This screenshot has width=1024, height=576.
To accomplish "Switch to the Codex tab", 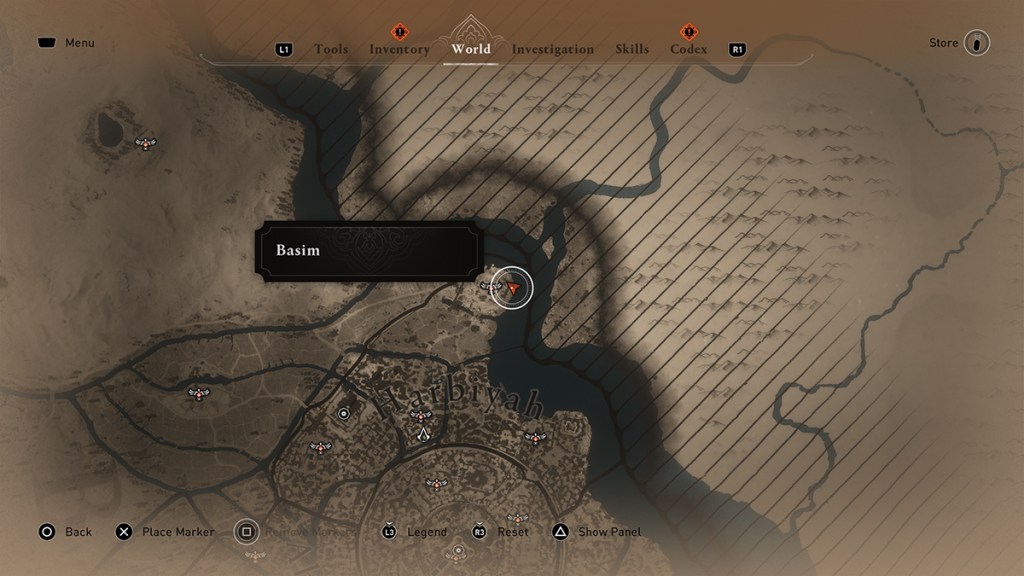I will point(688,49).
